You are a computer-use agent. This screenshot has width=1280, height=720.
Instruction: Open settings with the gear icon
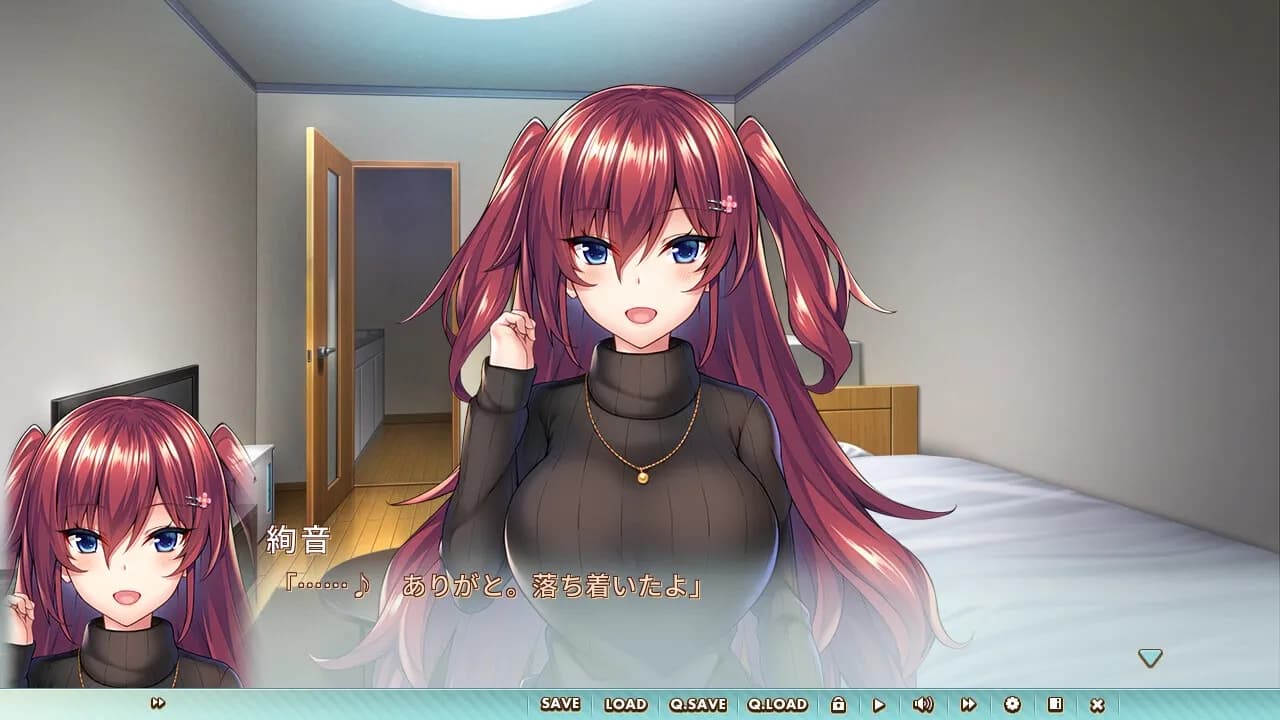[1012, 704]
